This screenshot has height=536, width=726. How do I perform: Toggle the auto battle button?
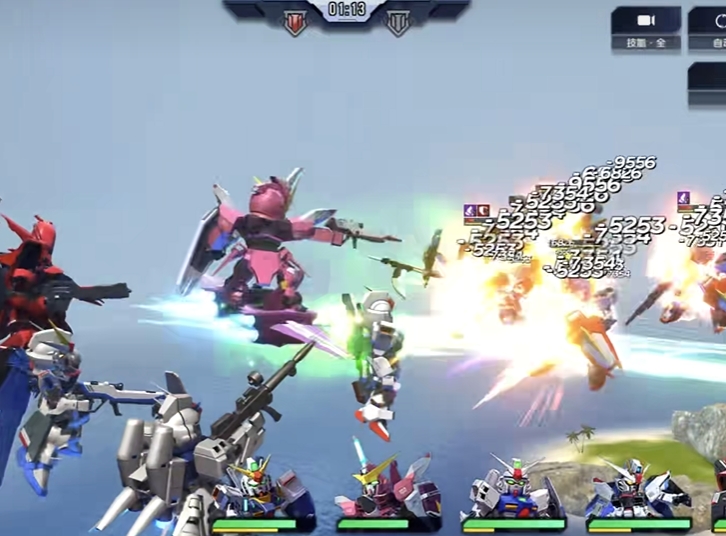click(x=714, y=28)
